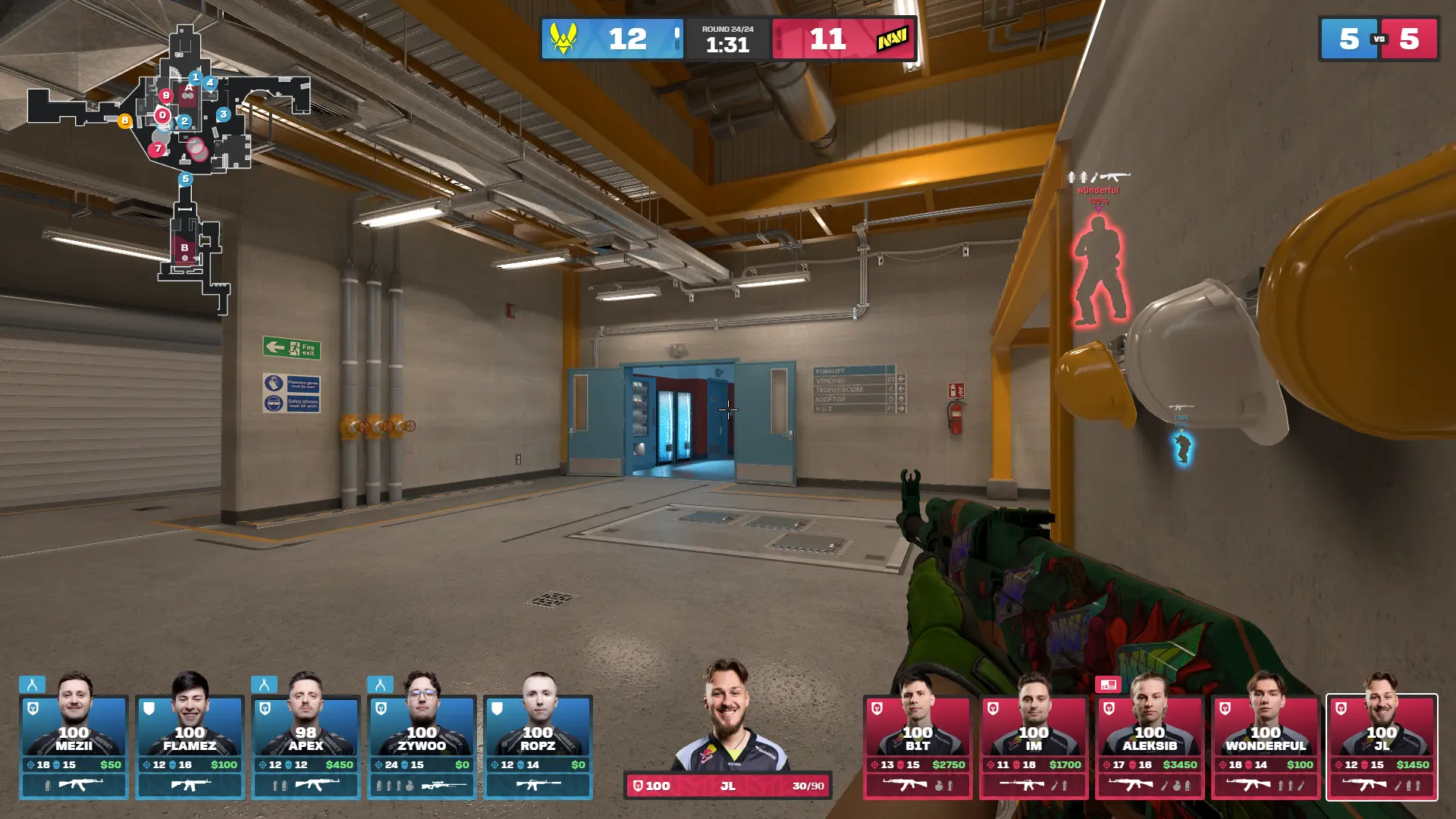Spectate ROPZ via his player card
Image resolution: width=1456 pixels, height=819 pixels.
[x=538, y=747]
